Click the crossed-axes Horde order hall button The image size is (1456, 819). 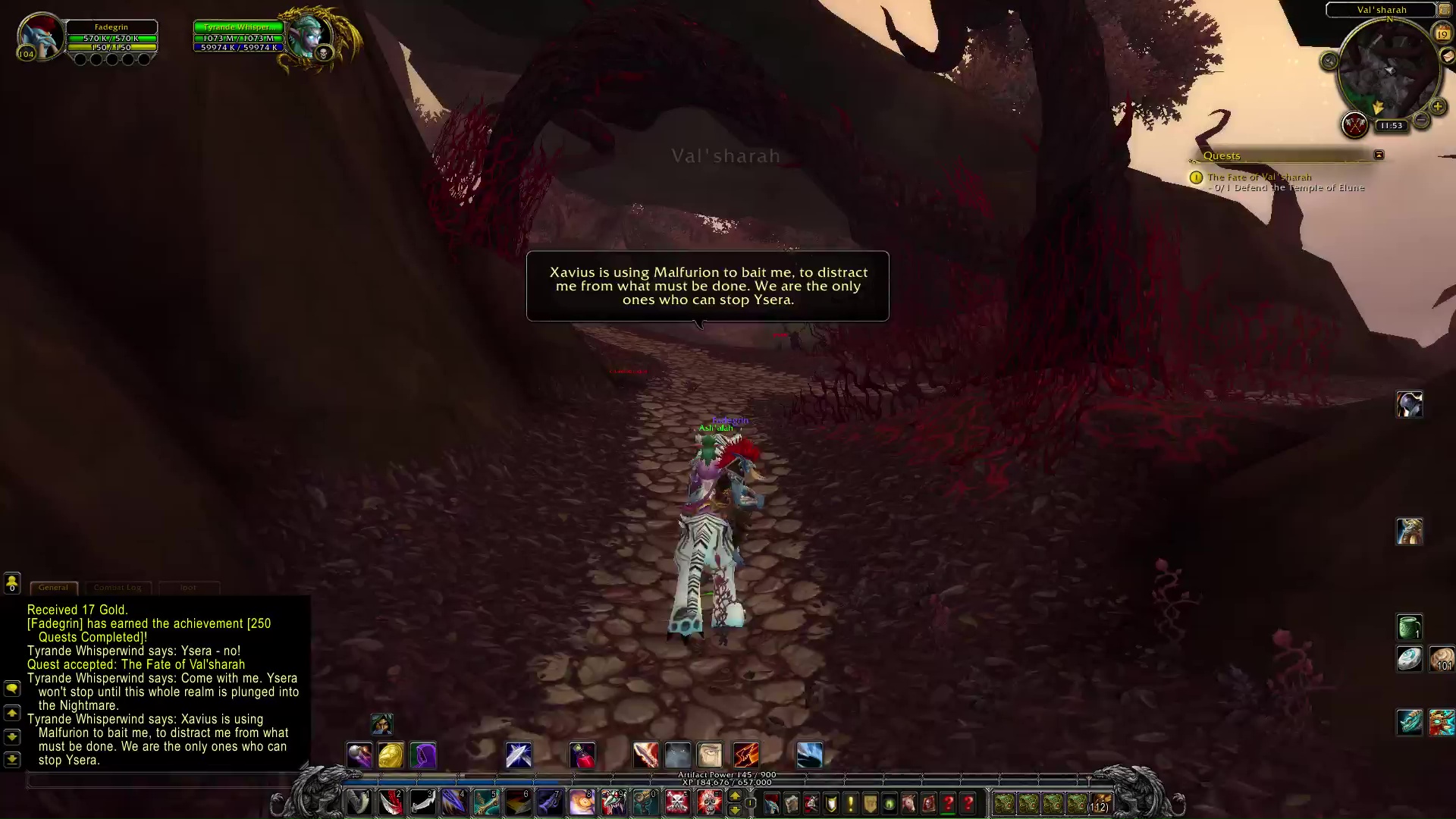(x=1354, y=124)
